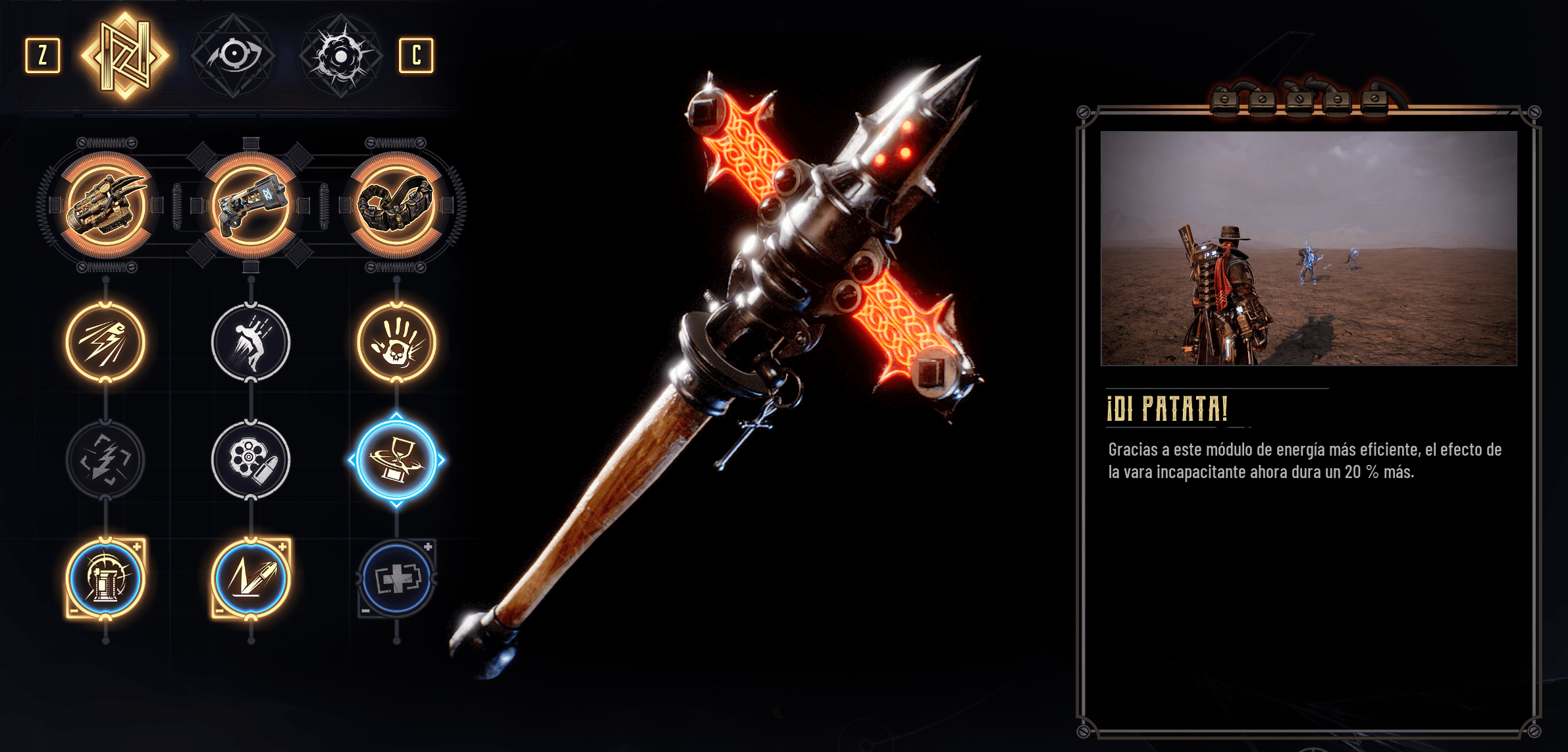Unlock the lightning bolt arrows upgrade
Image resolution: width=1568 pixels, height=752 pixels.
(105, 460)
